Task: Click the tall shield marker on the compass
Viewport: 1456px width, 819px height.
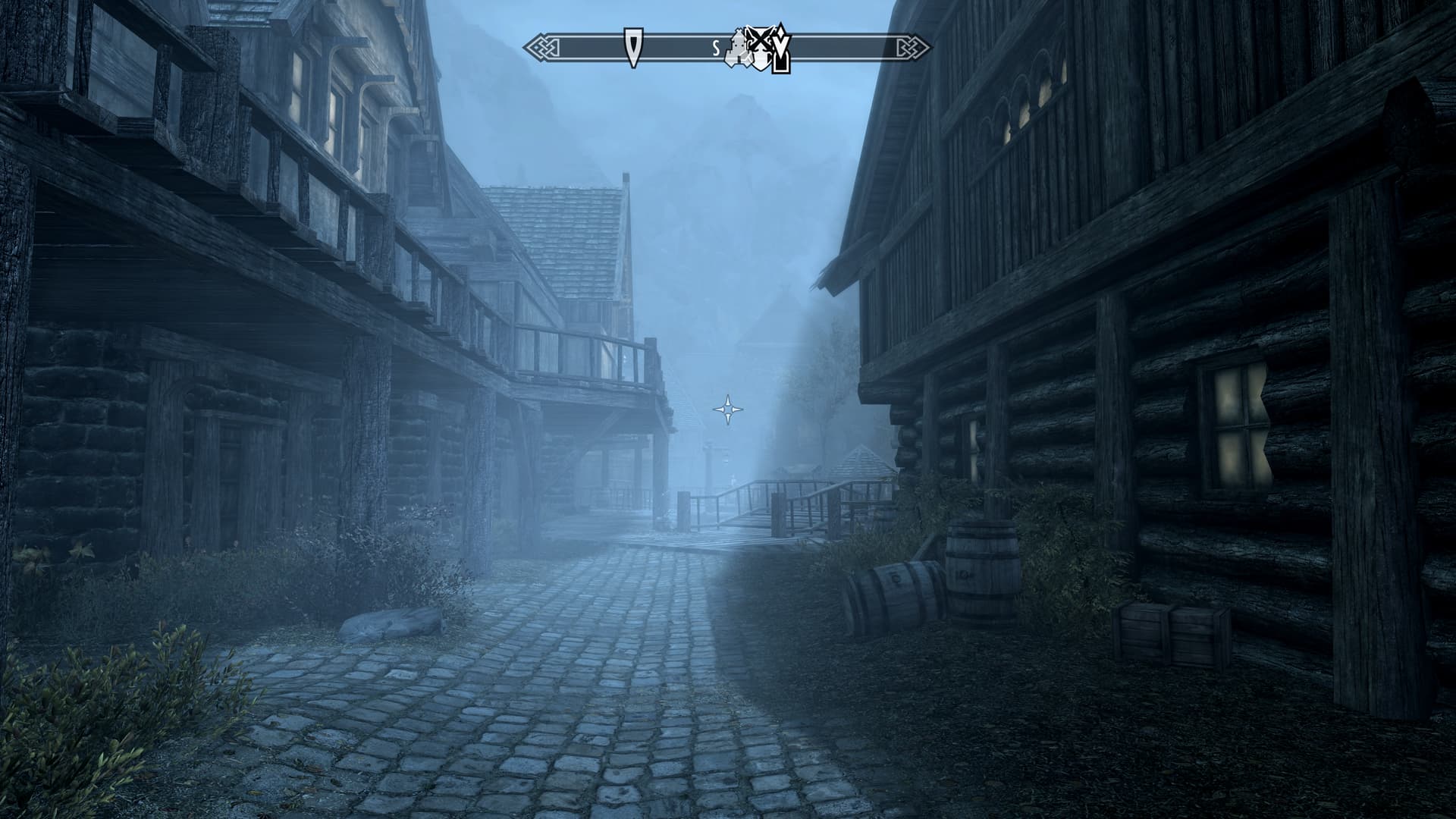Action: tap(632, 47)
